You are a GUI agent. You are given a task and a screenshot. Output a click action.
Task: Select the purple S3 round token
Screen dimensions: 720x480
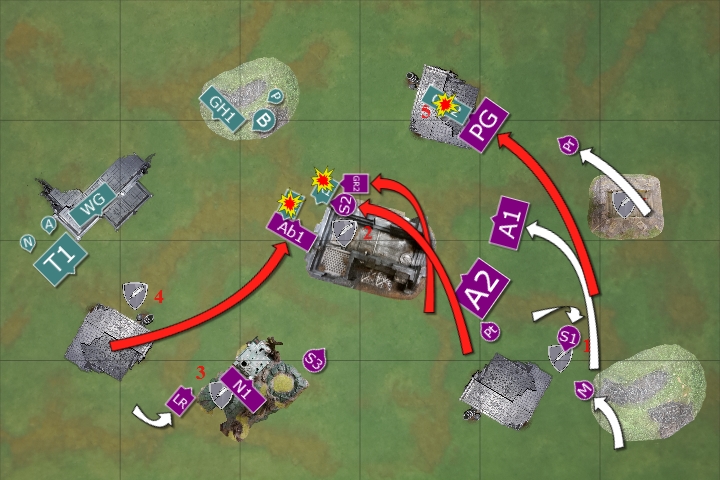coord(316,358)
